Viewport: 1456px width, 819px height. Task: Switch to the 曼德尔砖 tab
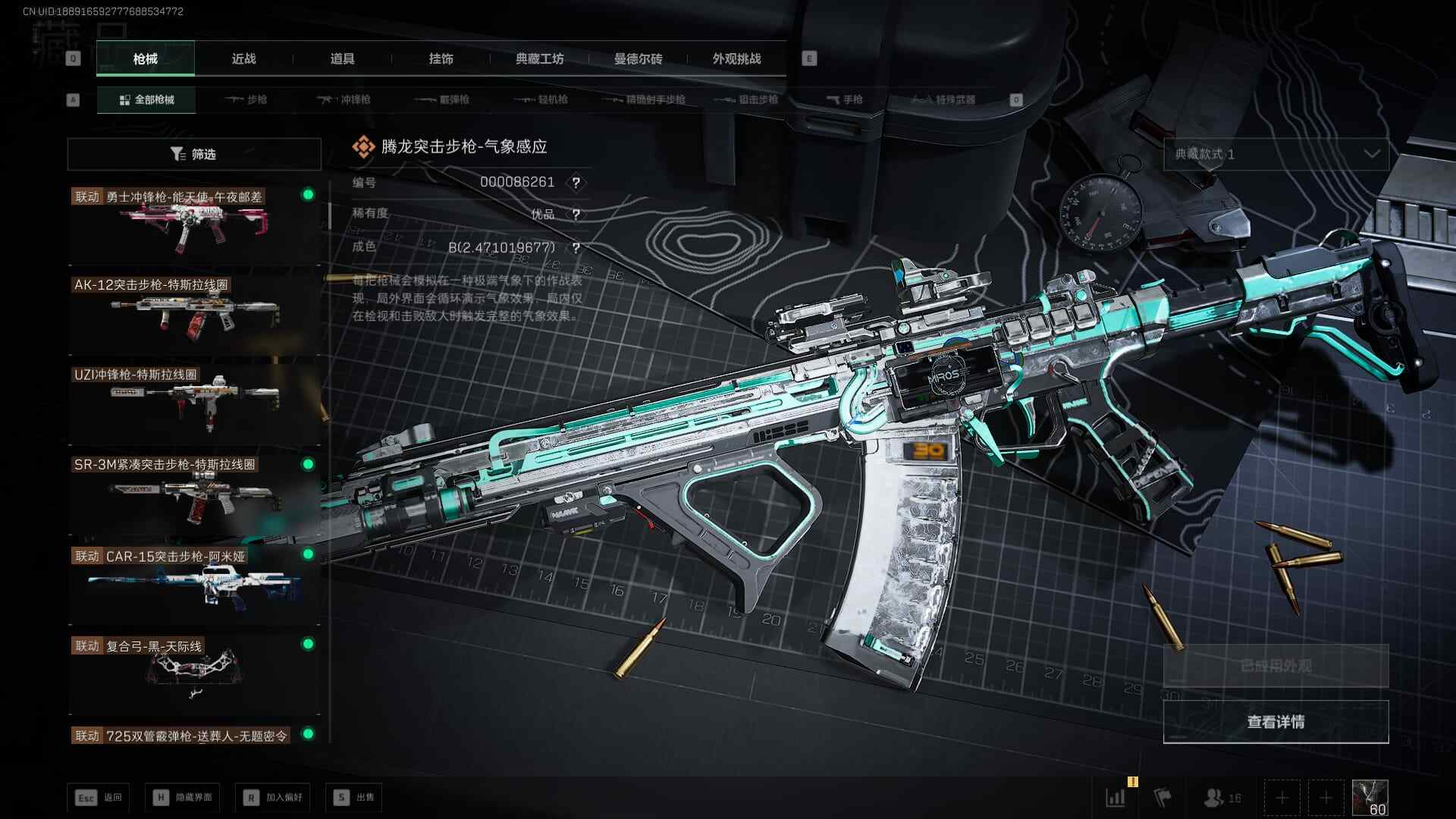tap(638, 58)
